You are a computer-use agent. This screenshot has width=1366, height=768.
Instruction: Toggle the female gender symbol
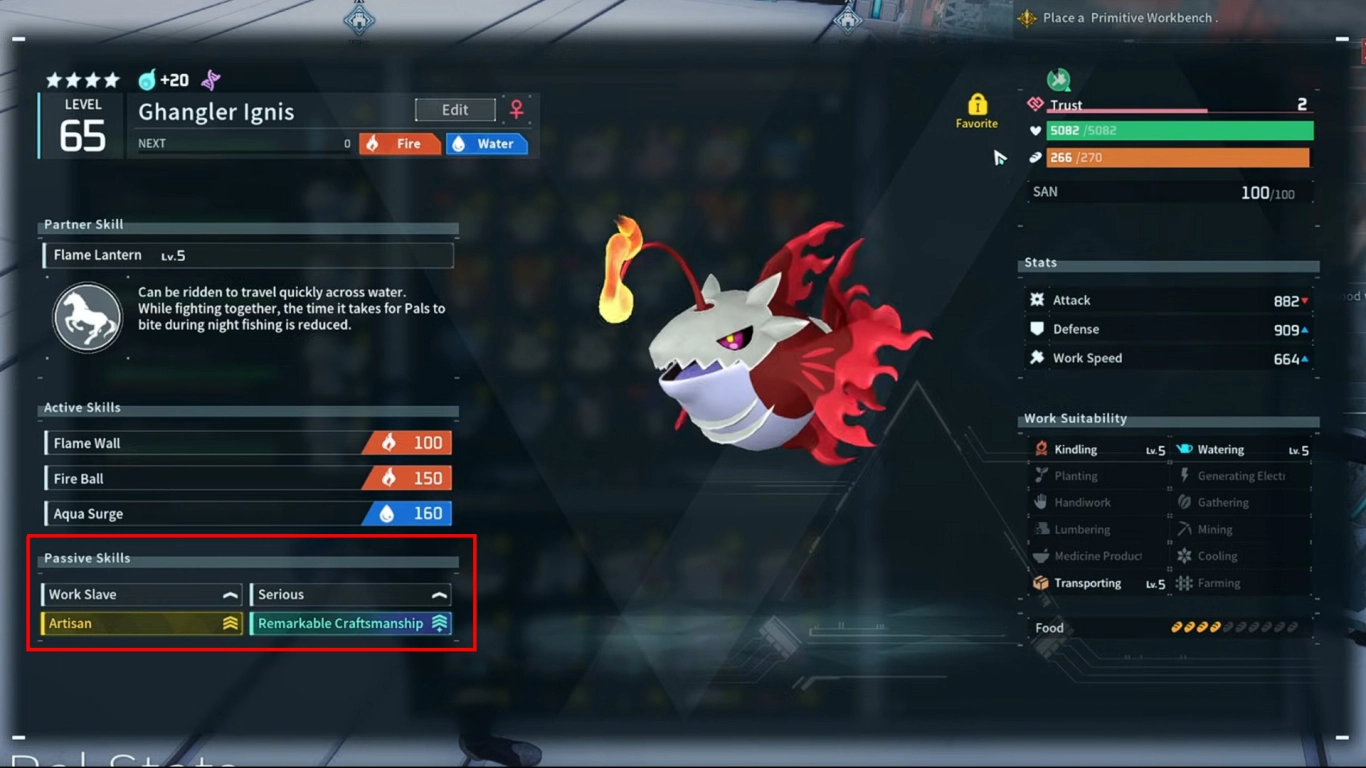click(517, 110)
